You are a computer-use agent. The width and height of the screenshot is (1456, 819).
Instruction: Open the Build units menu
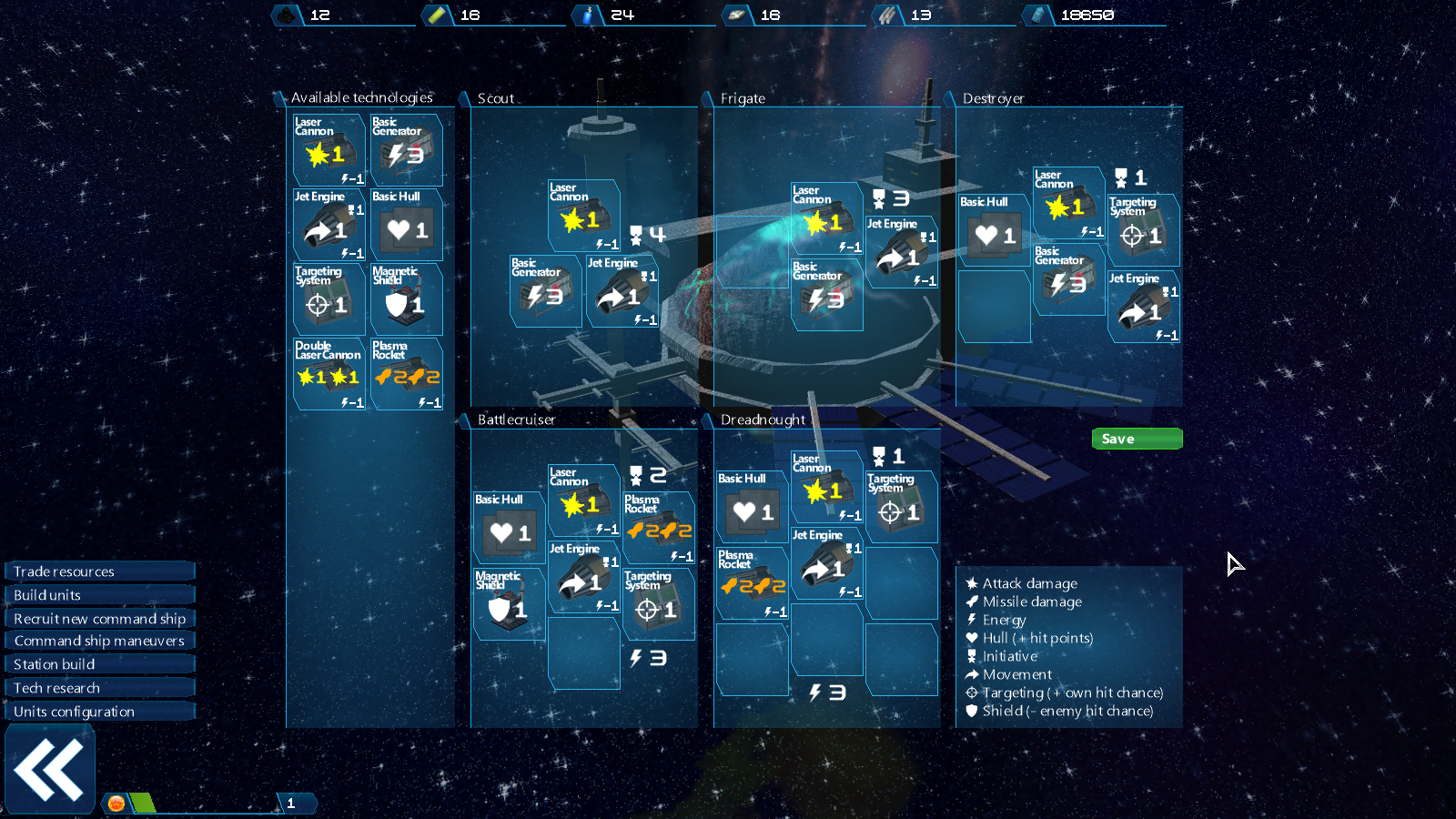[x=100, y=595]
